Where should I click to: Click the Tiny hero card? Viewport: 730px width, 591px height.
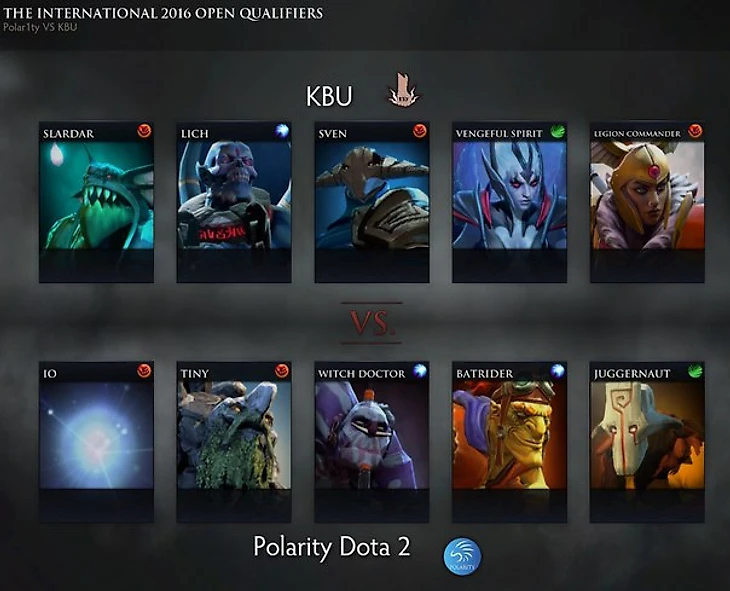pyautogui.click(x=234, y=442)
